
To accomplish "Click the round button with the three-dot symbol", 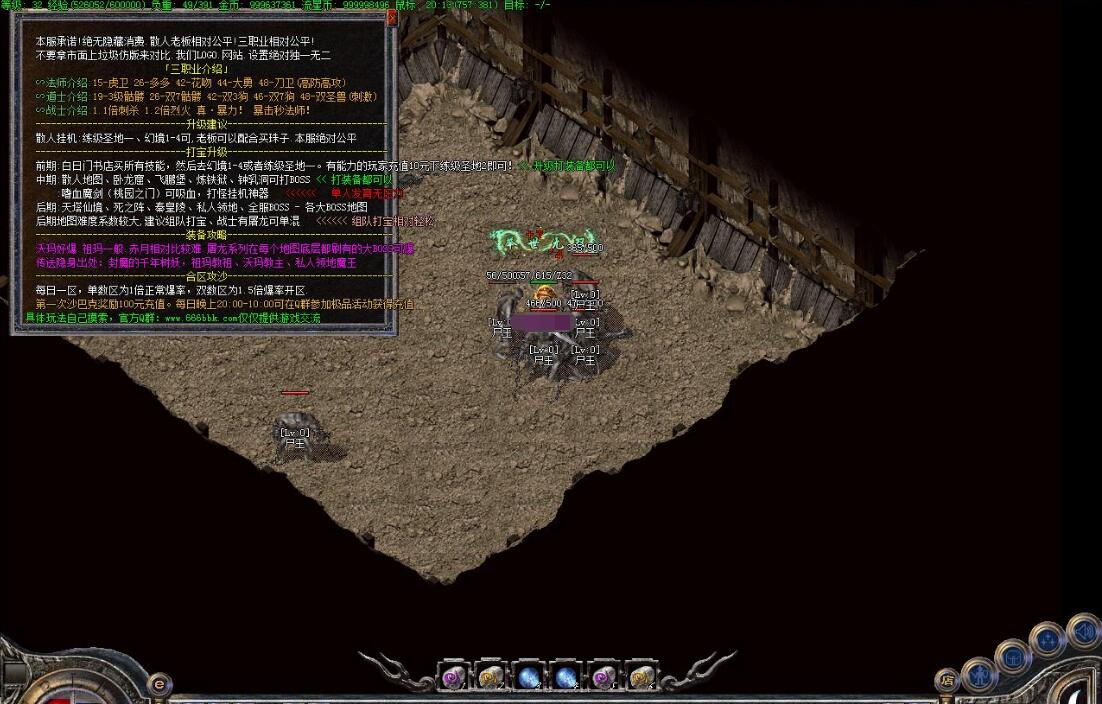I will 1047,640.
